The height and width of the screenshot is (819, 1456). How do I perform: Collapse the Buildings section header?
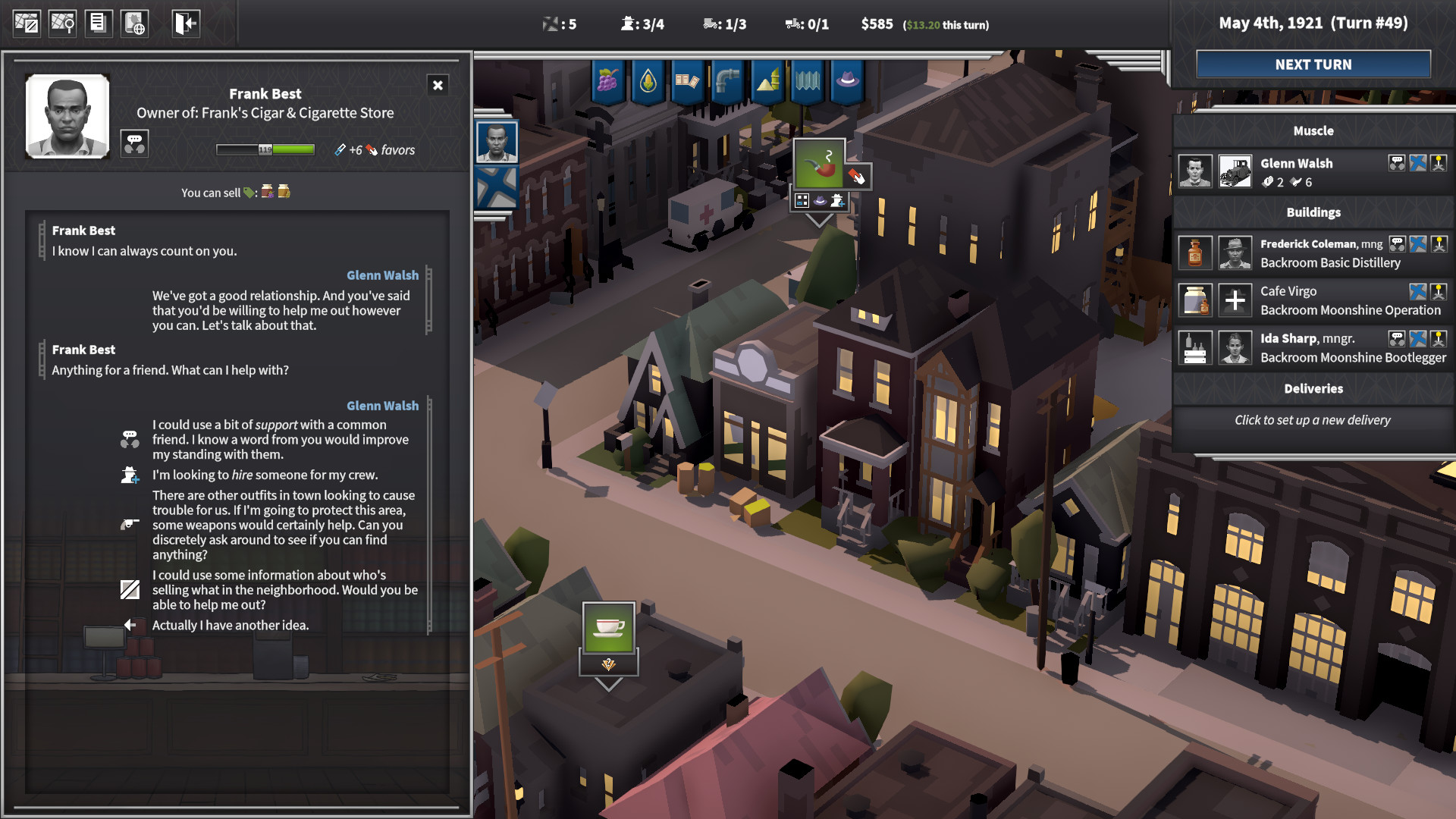click(x=1313, y=212)
